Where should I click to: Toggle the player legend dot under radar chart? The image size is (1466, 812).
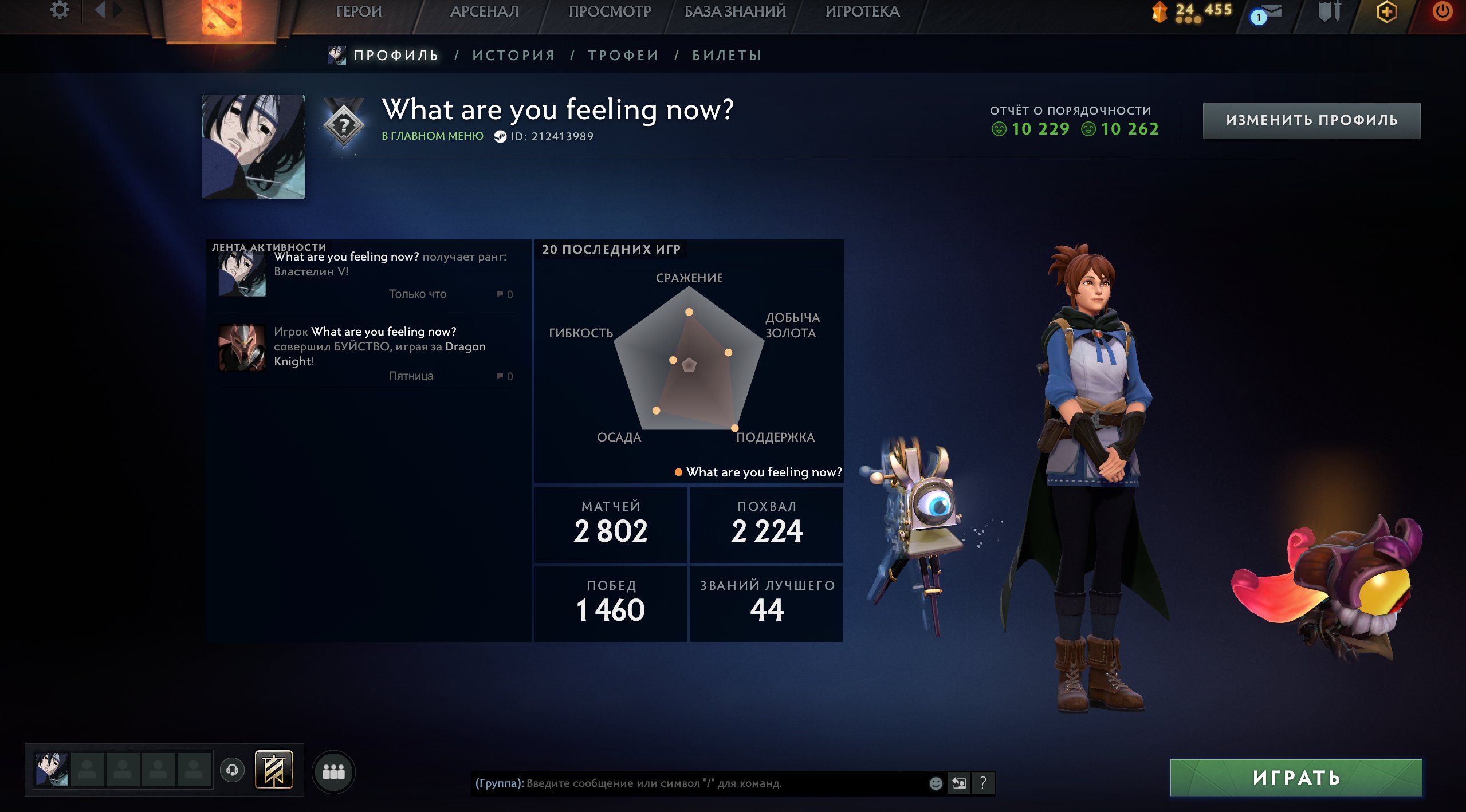click(x=678, y=472)
